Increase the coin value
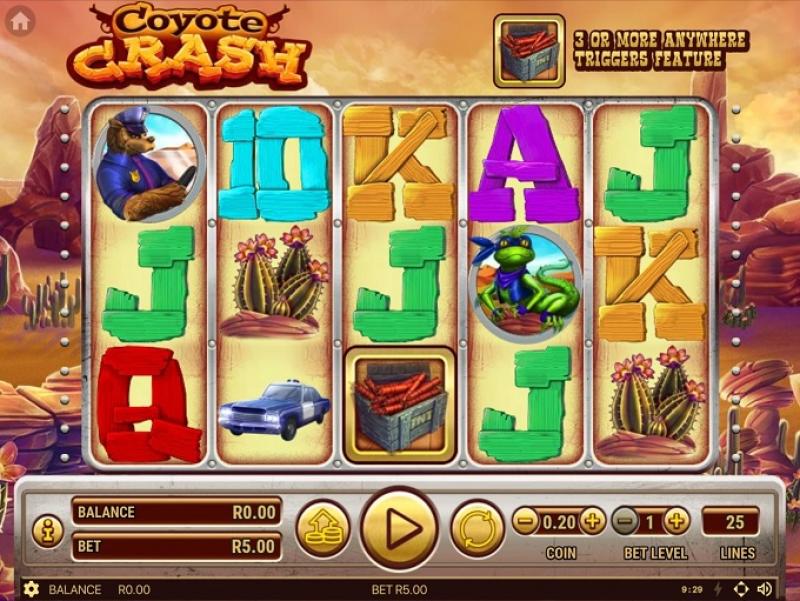Screen dimensions: 800x601 point(592,520)
